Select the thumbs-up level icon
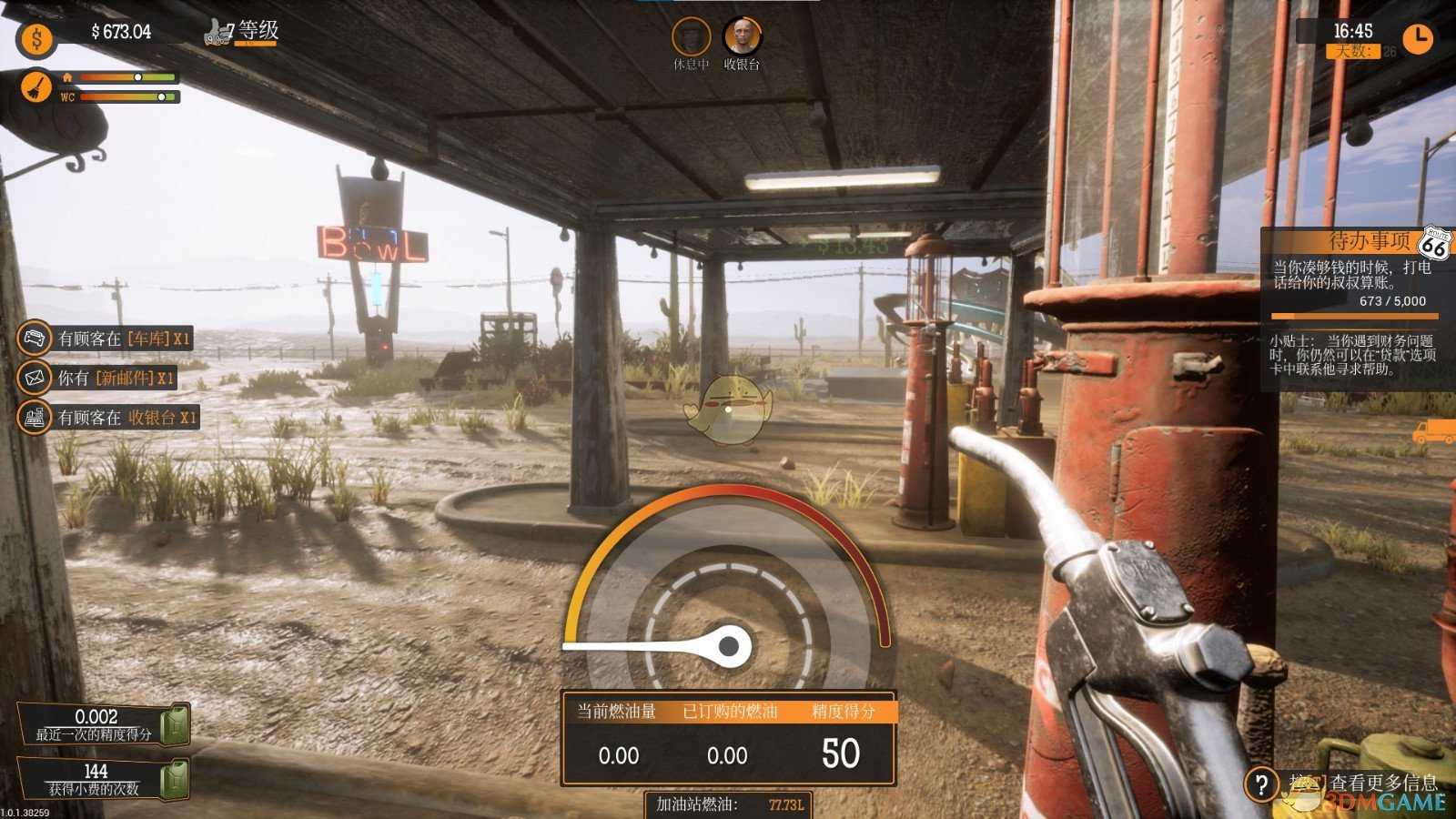Screen dimensions: 1456x819 click(219, 33)
